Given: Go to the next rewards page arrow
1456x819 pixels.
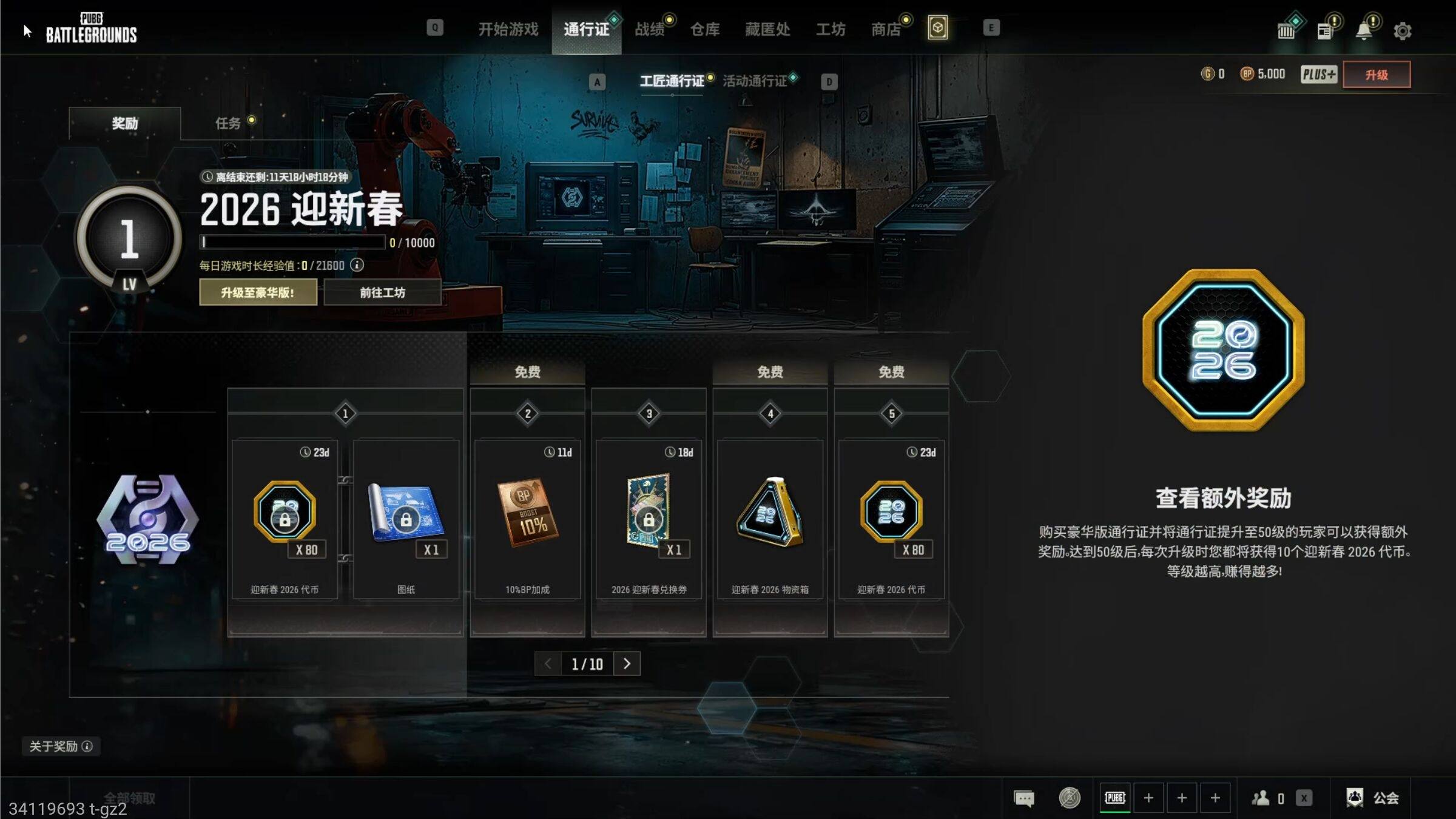Looking at the screenshot, I should pos(627,664).
